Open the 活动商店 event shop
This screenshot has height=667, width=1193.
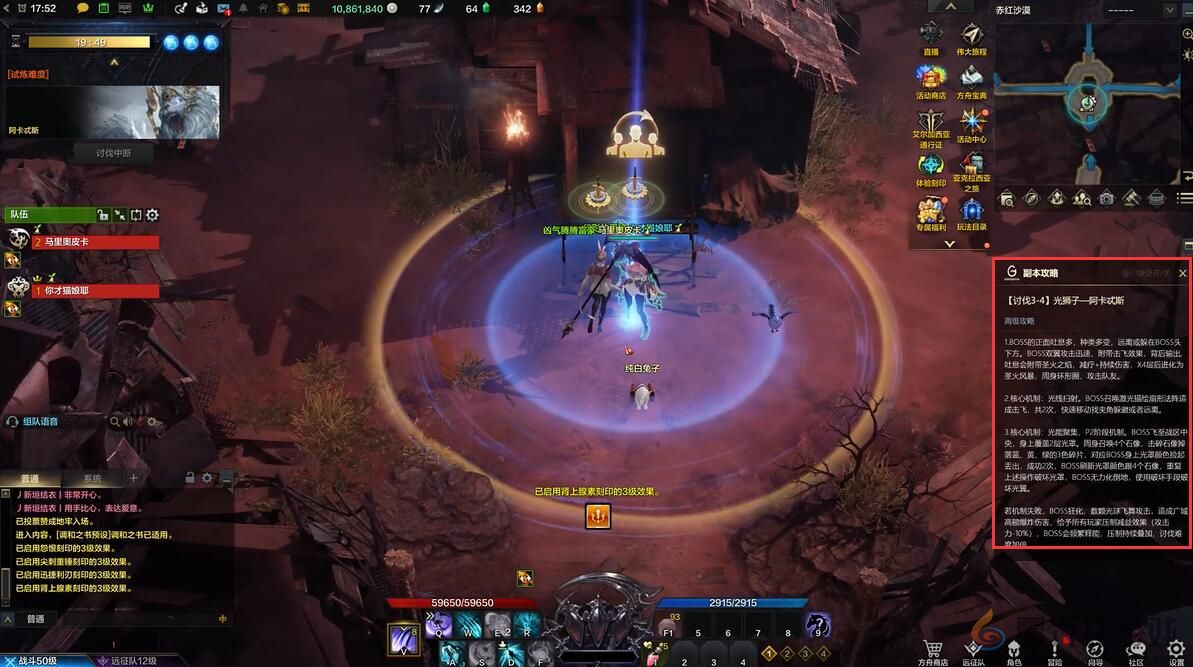coord(931,80)
